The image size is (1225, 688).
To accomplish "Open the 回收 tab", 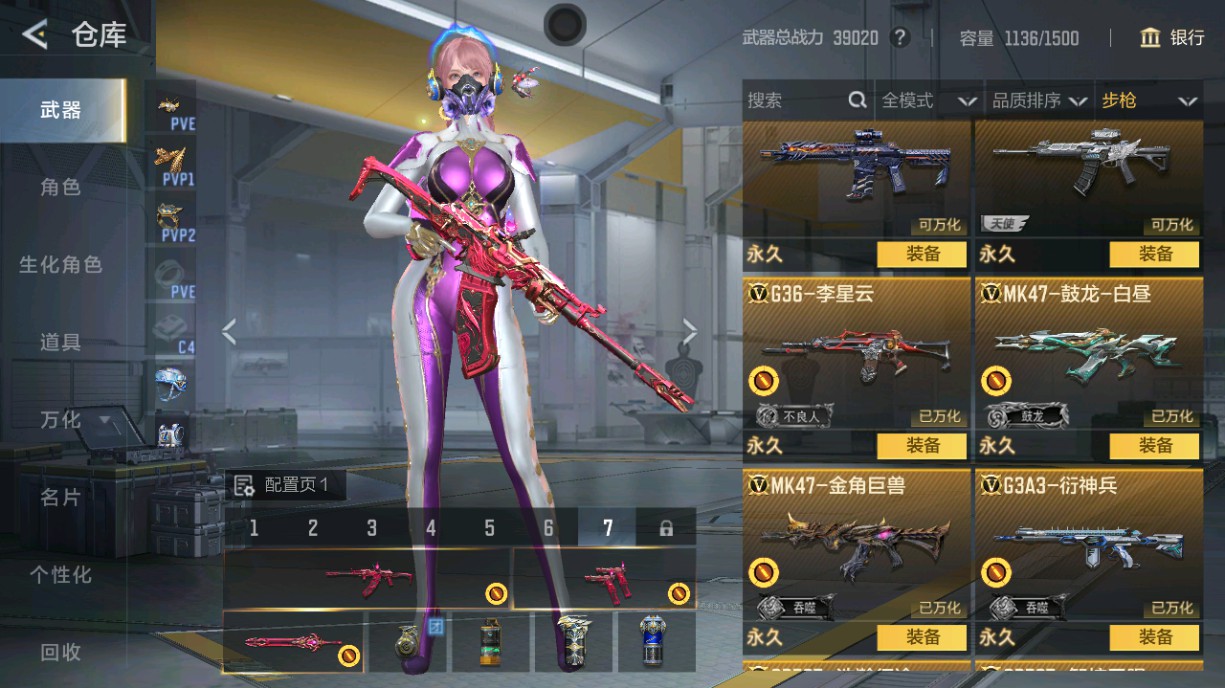I will (60, 652).
